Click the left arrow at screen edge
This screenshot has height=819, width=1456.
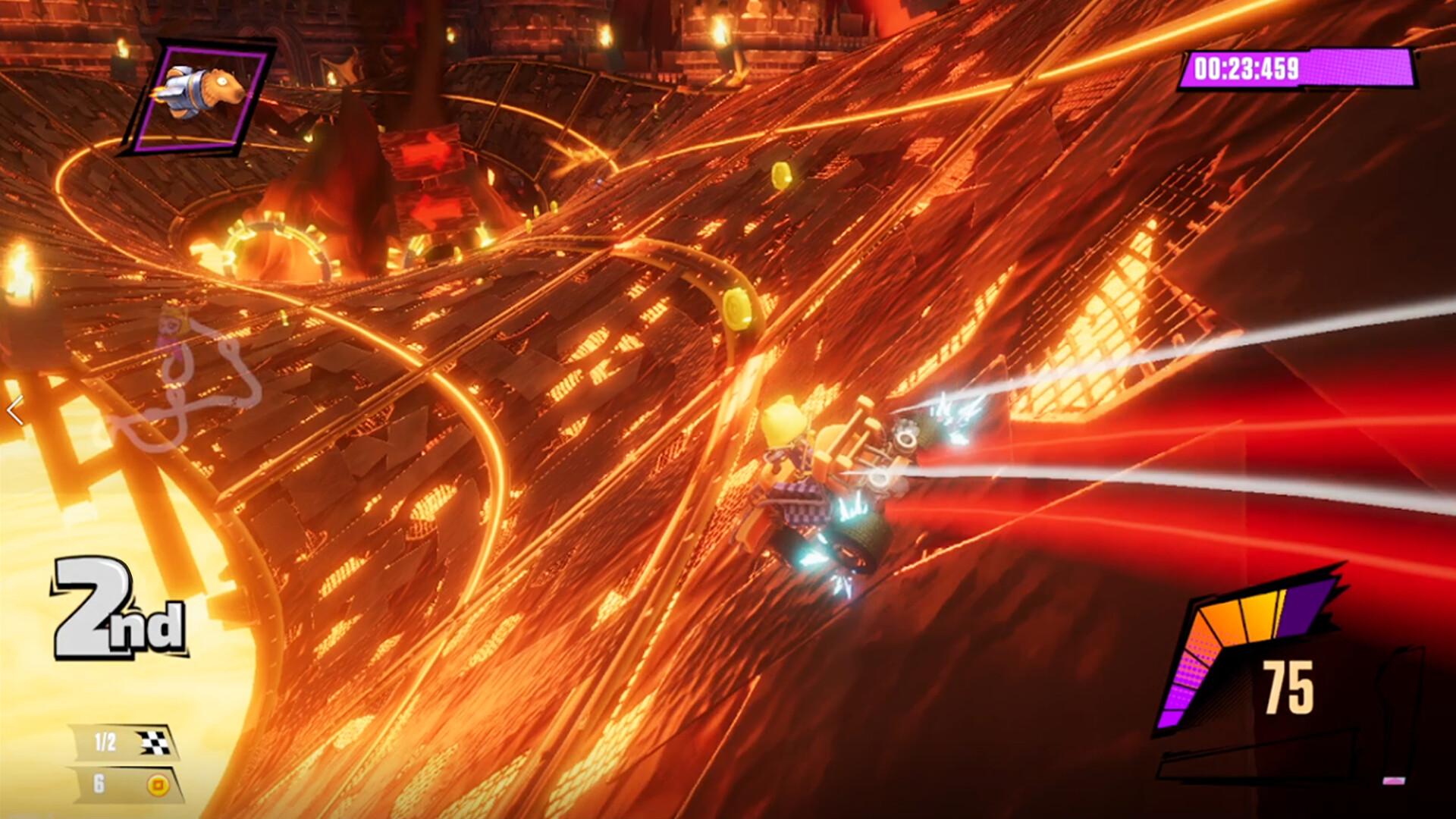(15, 411)
